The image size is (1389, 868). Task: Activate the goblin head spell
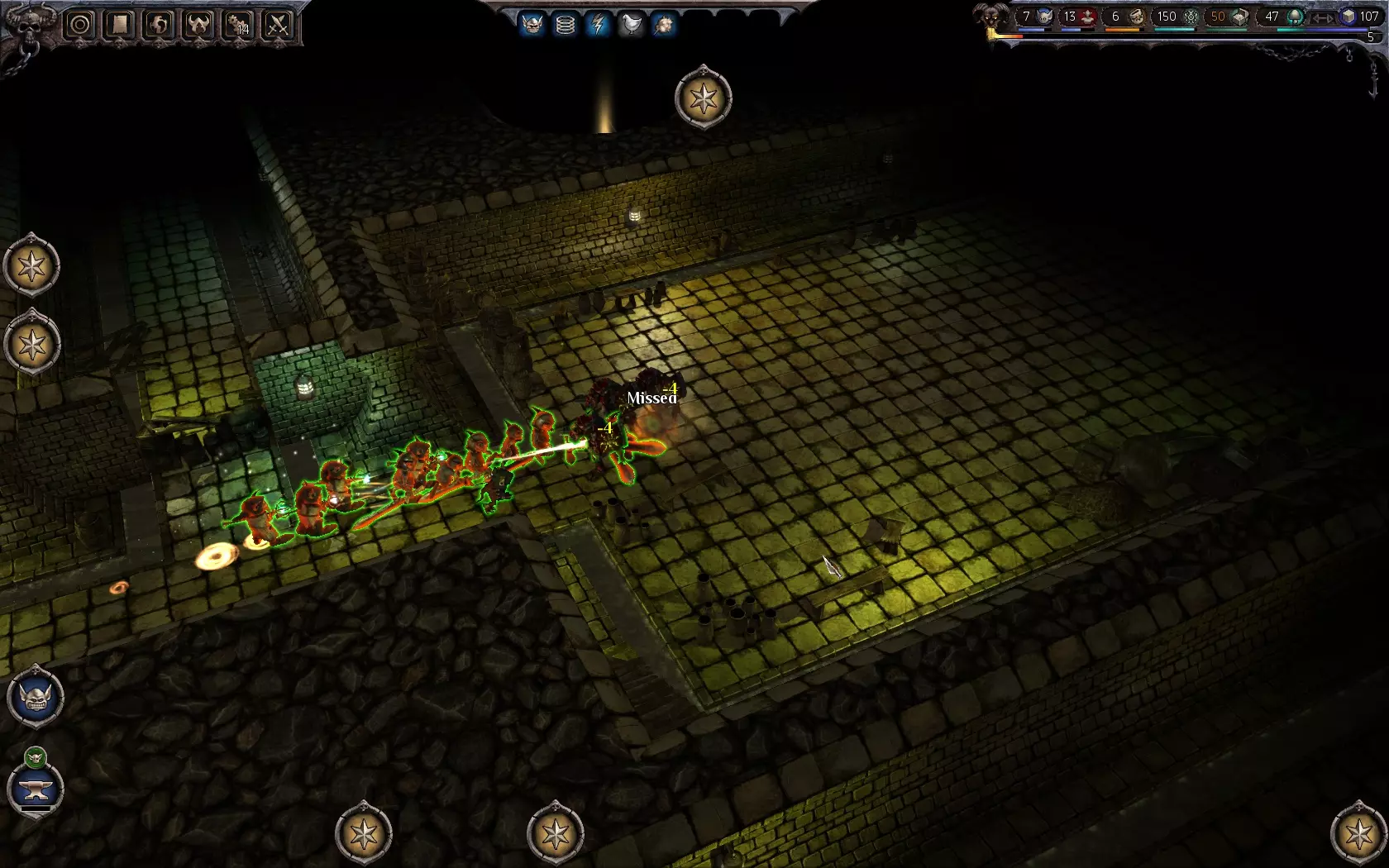tap(532, 24)
